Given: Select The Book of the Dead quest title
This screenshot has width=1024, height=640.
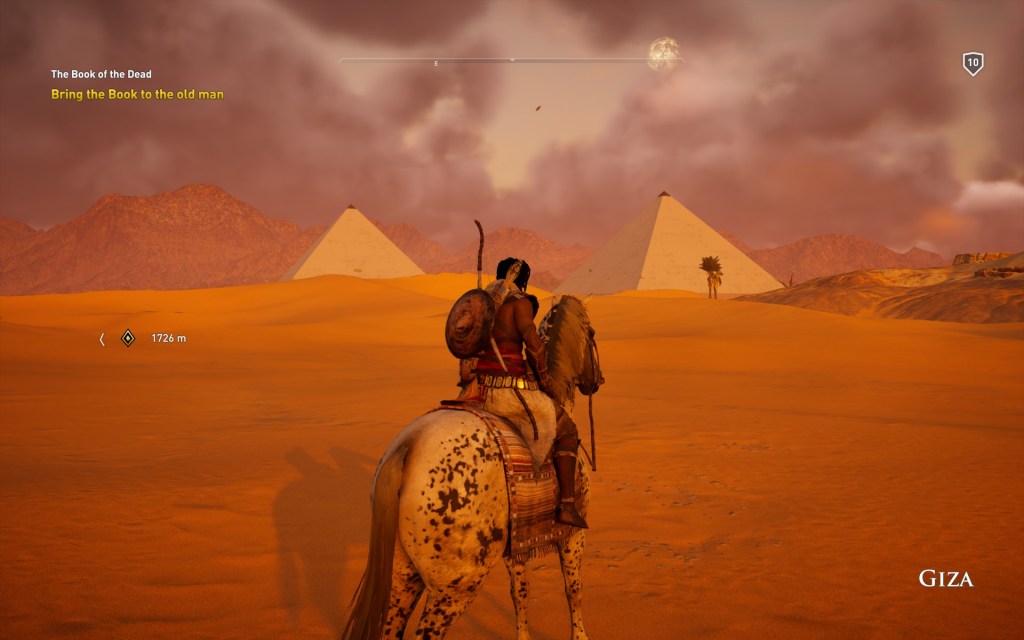Looking at the screenshot, I should tap(101, 74).
